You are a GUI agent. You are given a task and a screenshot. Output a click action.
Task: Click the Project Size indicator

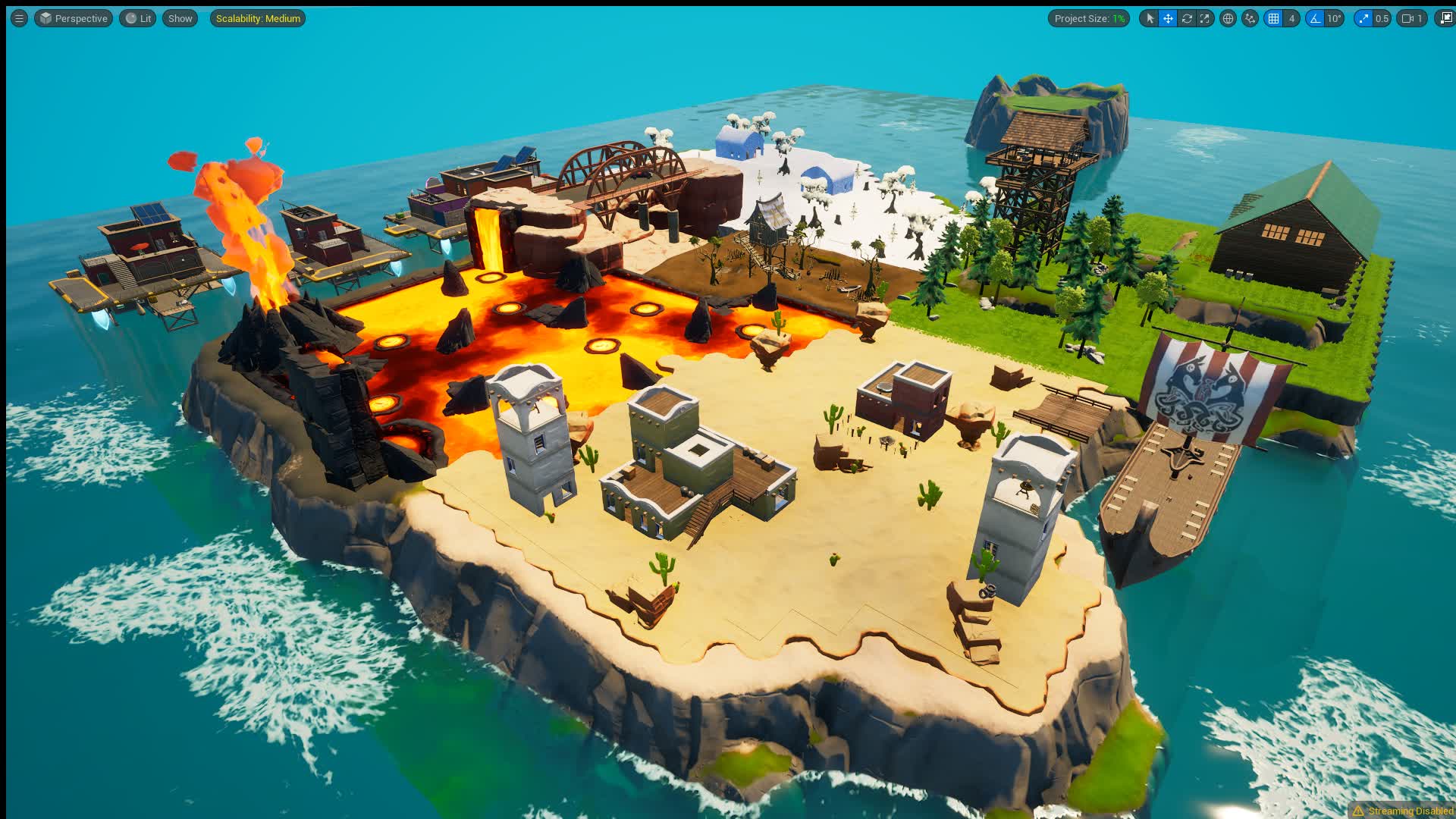1089,18
